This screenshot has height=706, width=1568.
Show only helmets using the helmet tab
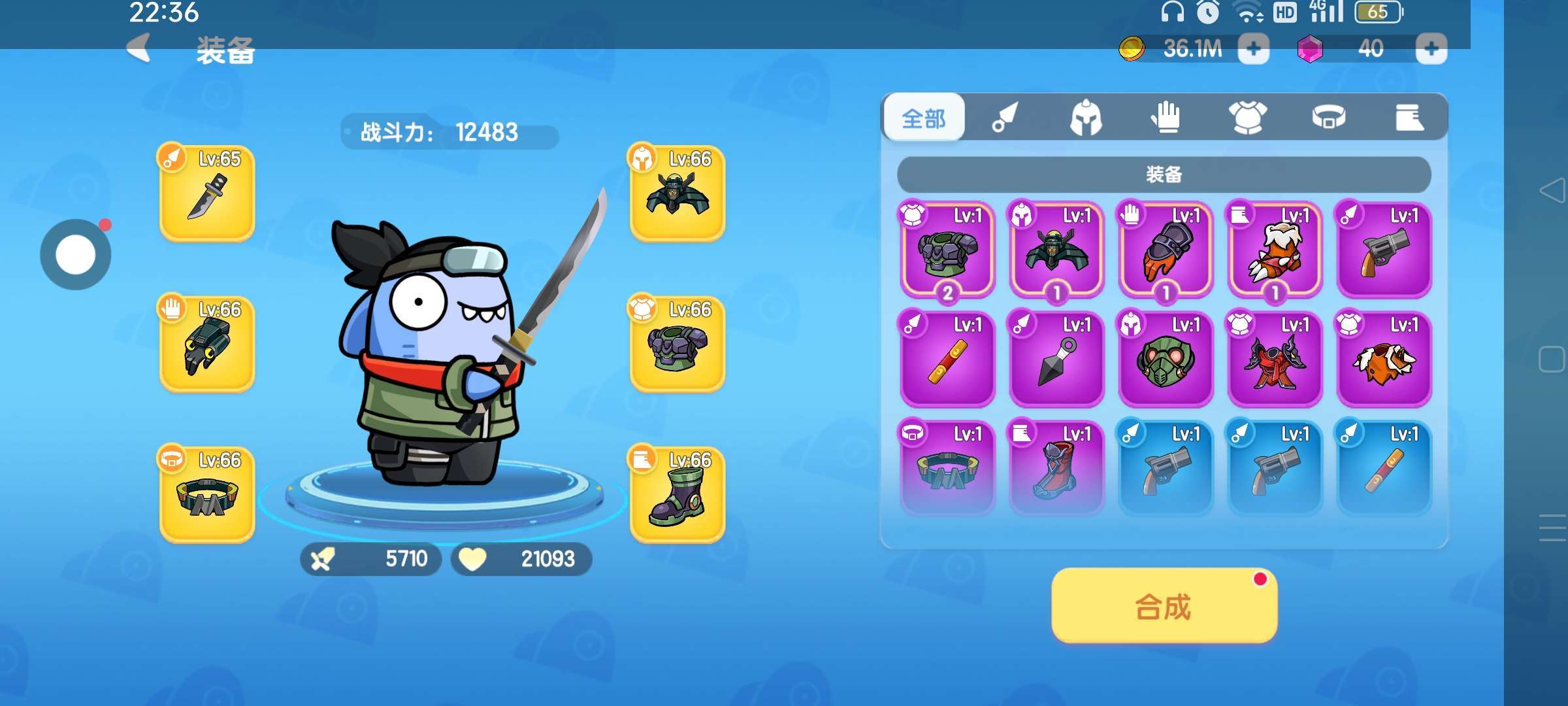pos(1086,118)
